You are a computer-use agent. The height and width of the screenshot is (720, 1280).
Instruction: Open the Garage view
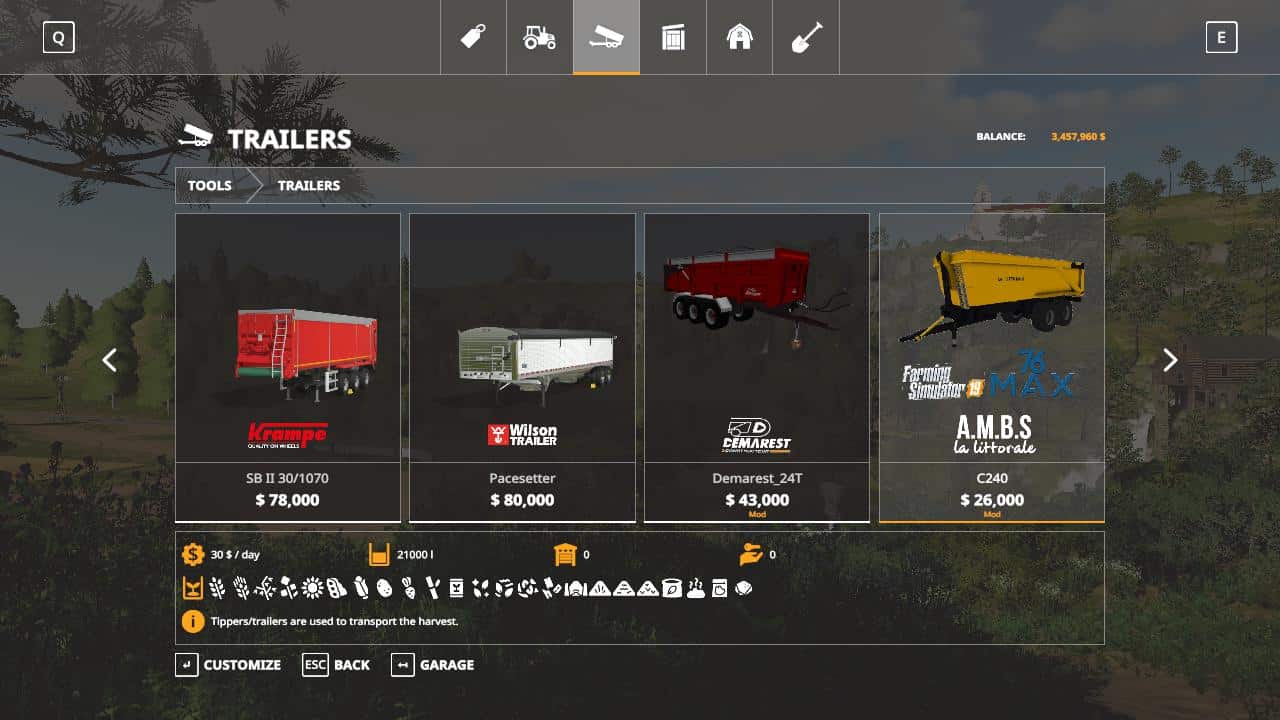(433, 665)
